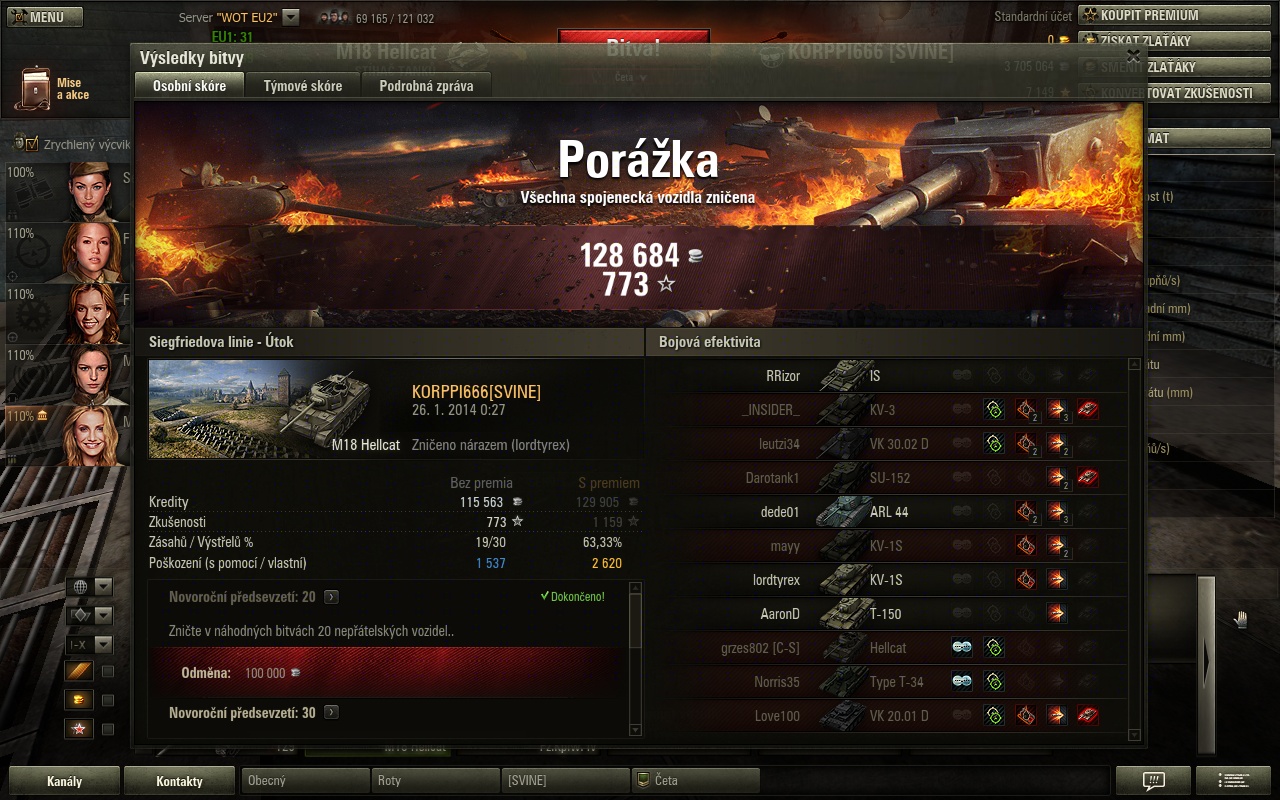
Task: Open the server selection dropdown
Action: pos(291,17)
